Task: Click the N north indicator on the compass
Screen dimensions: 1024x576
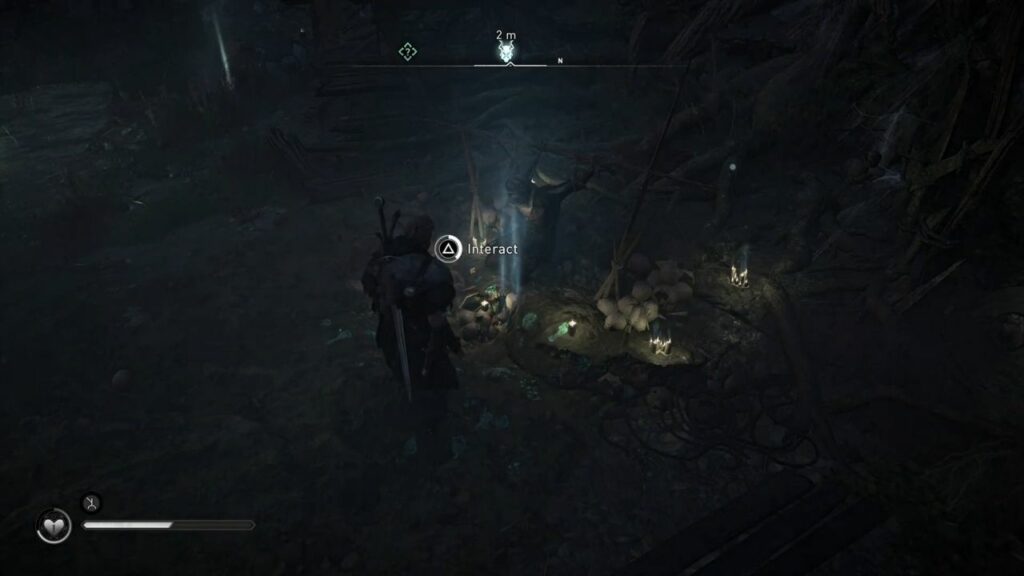Action: coord(560,61)
